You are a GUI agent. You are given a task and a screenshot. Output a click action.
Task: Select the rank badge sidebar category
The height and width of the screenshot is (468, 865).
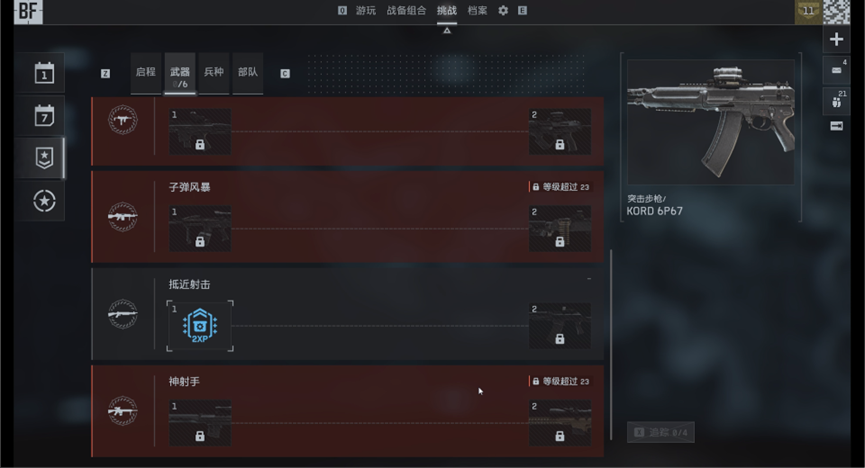[x=45, y=157]
